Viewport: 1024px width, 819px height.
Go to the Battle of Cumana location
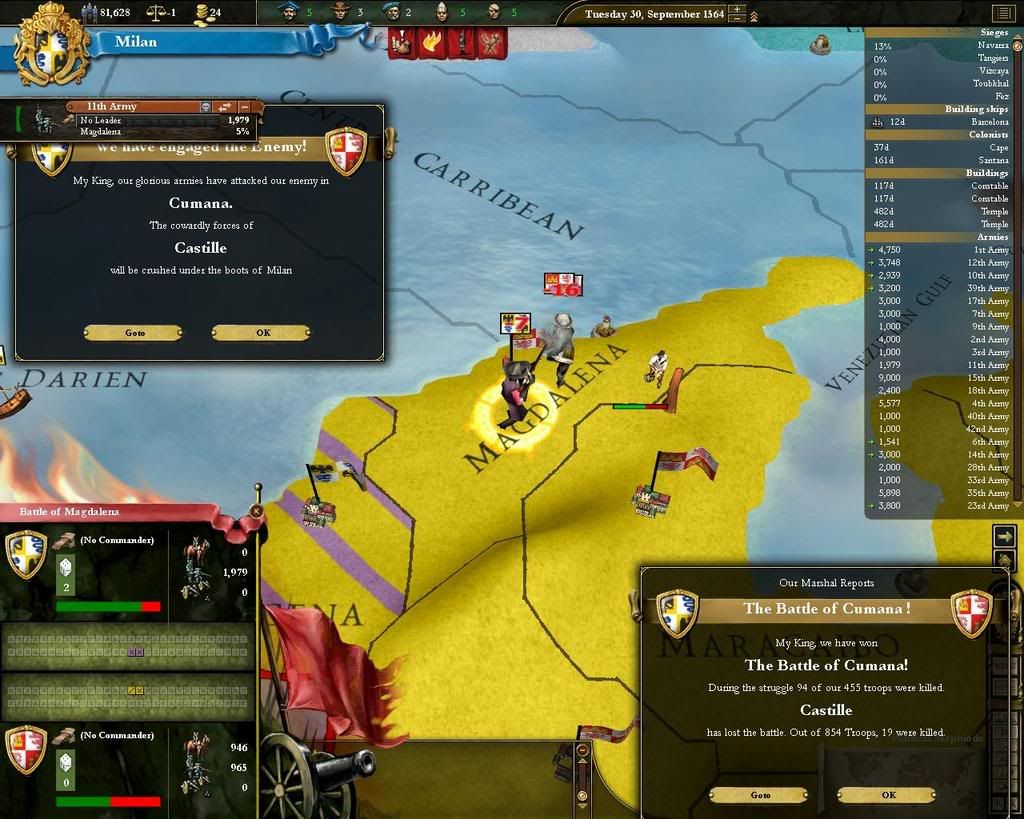pyautogui.click(x=760, y=795)
